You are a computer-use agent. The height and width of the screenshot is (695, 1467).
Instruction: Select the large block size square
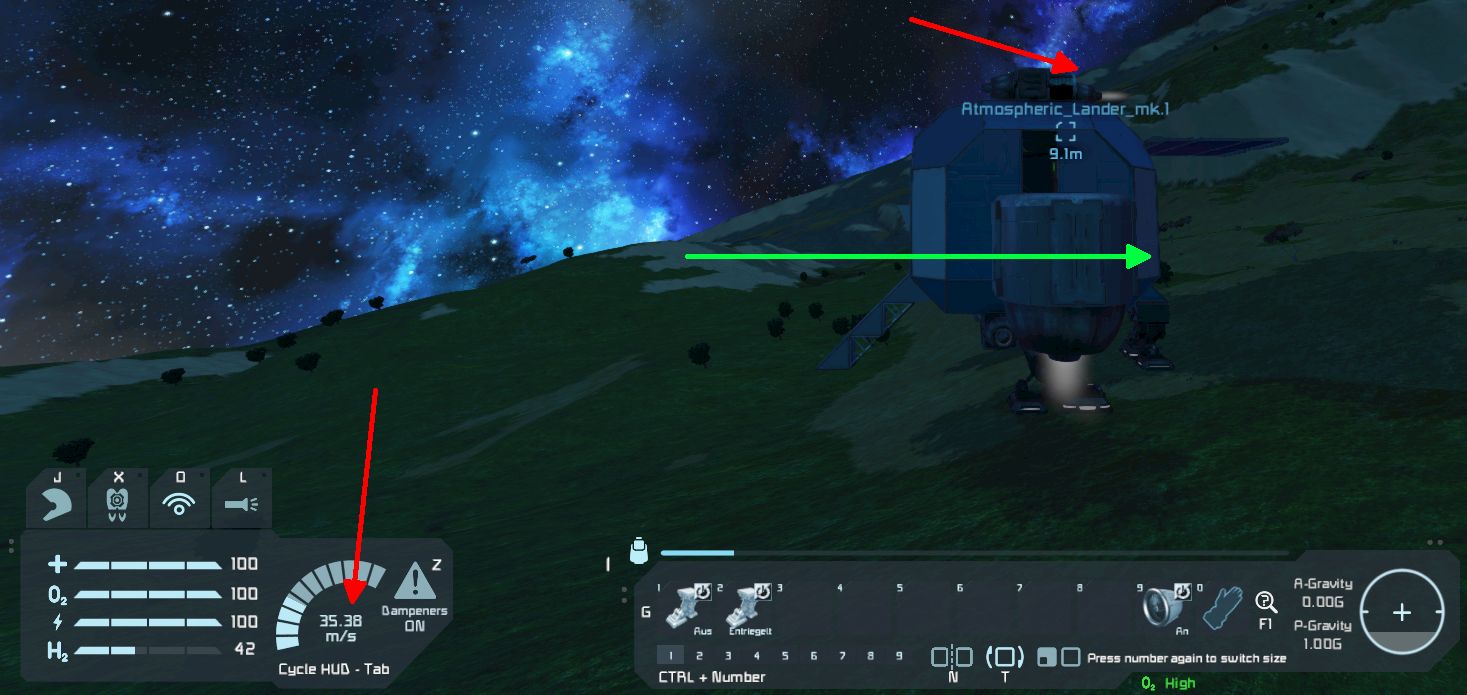1070,657
